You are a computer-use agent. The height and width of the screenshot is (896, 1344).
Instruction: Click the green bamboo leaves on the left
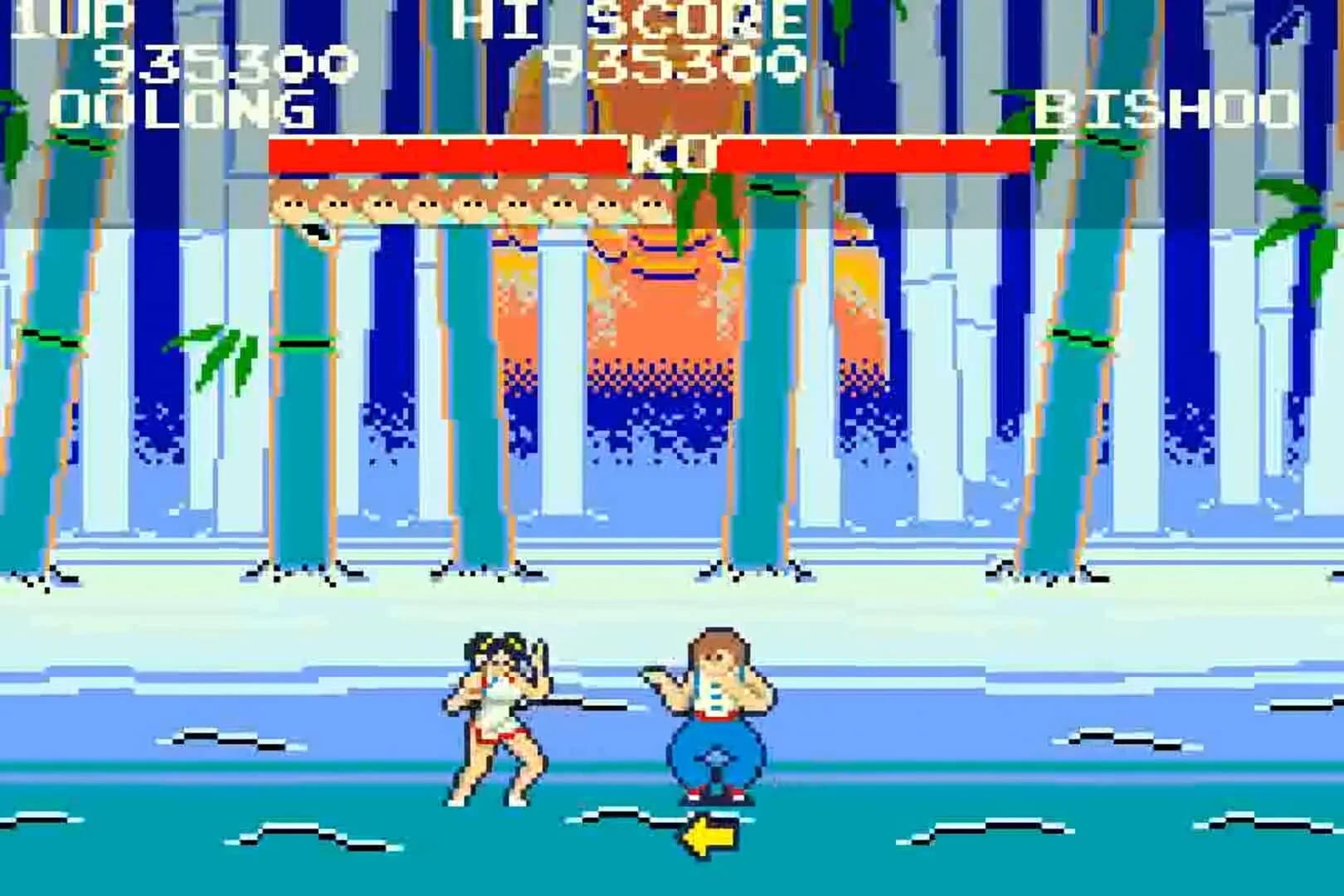coord(220,357)
